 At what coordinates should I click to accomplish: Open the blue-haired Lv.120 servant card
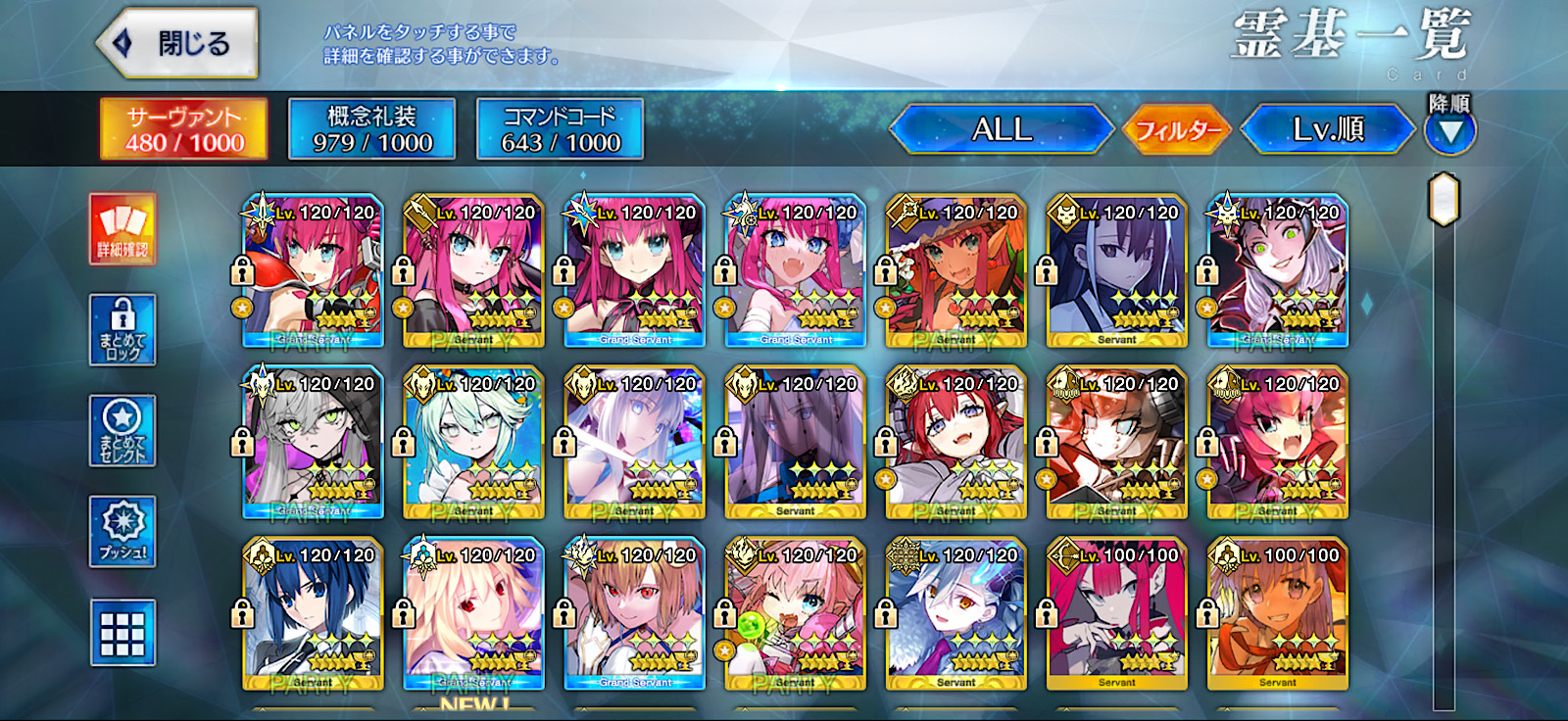[x=313, y=614]
